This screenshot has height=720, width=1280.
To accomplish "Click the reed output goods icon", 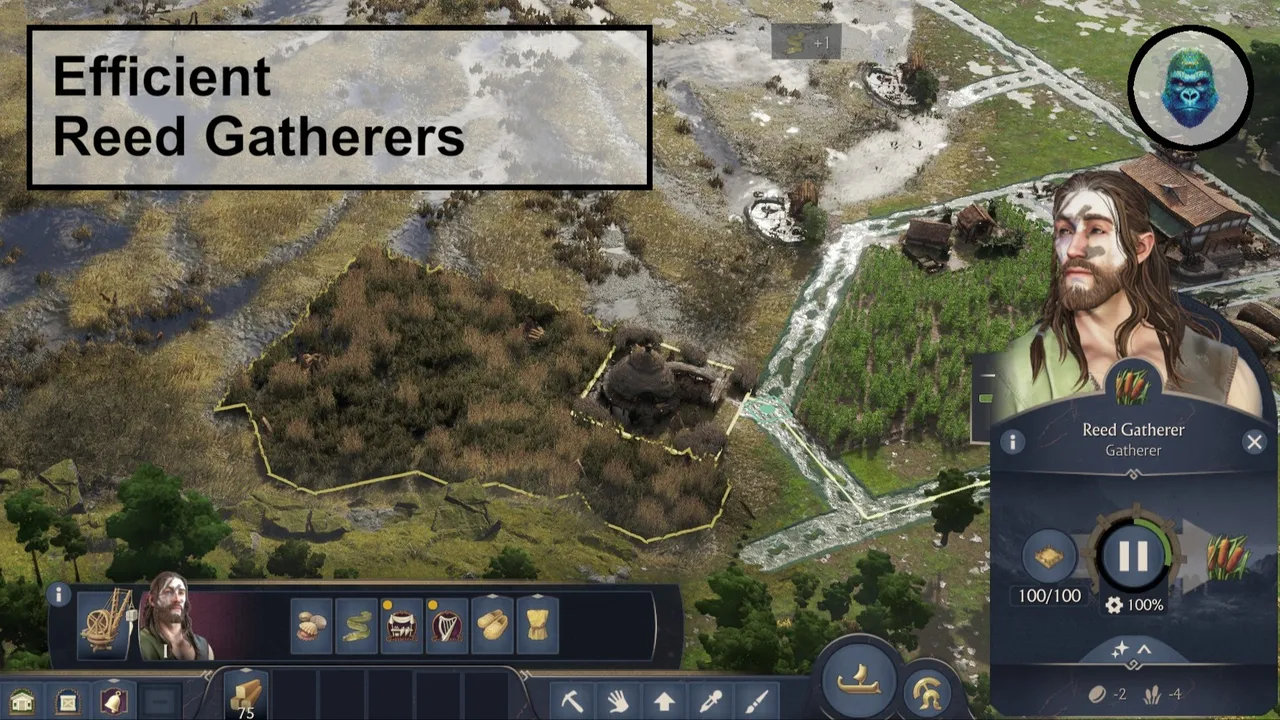I will (x=1227, y=556).
